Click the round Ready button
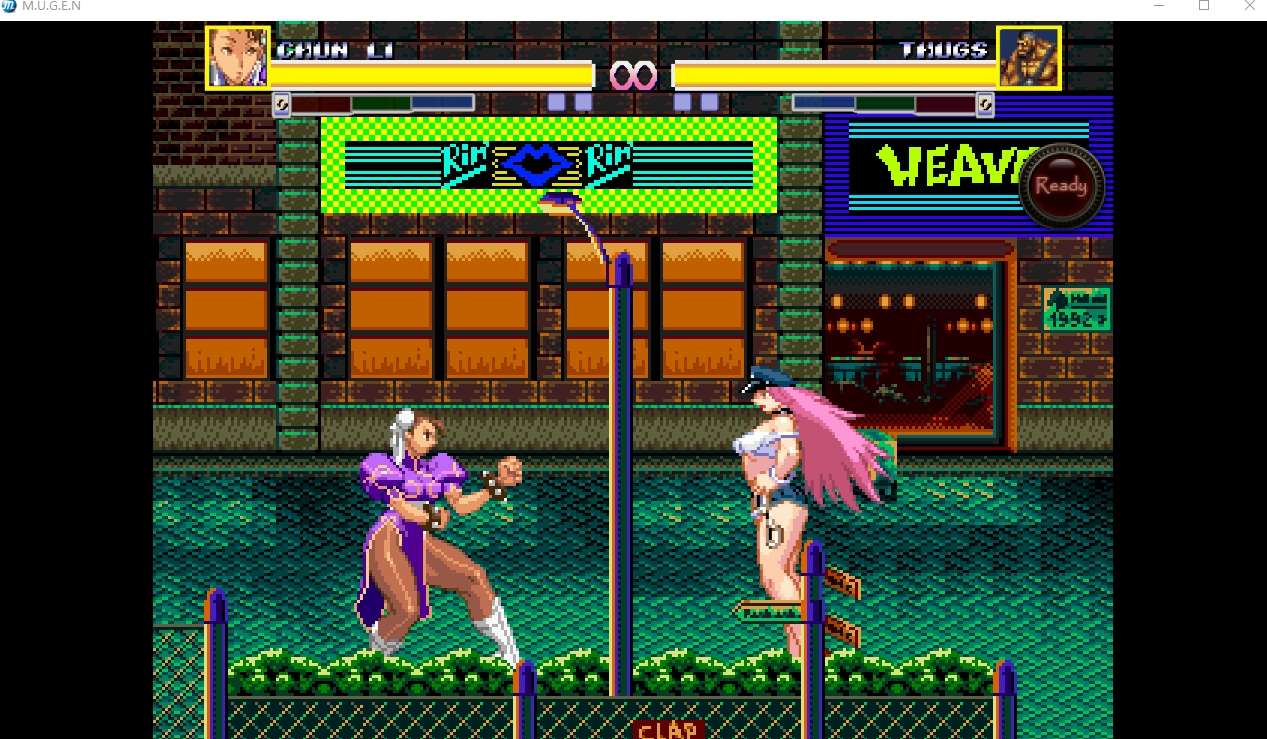Viewport: 1267px width, 739px height. (x=1061, y=186)
